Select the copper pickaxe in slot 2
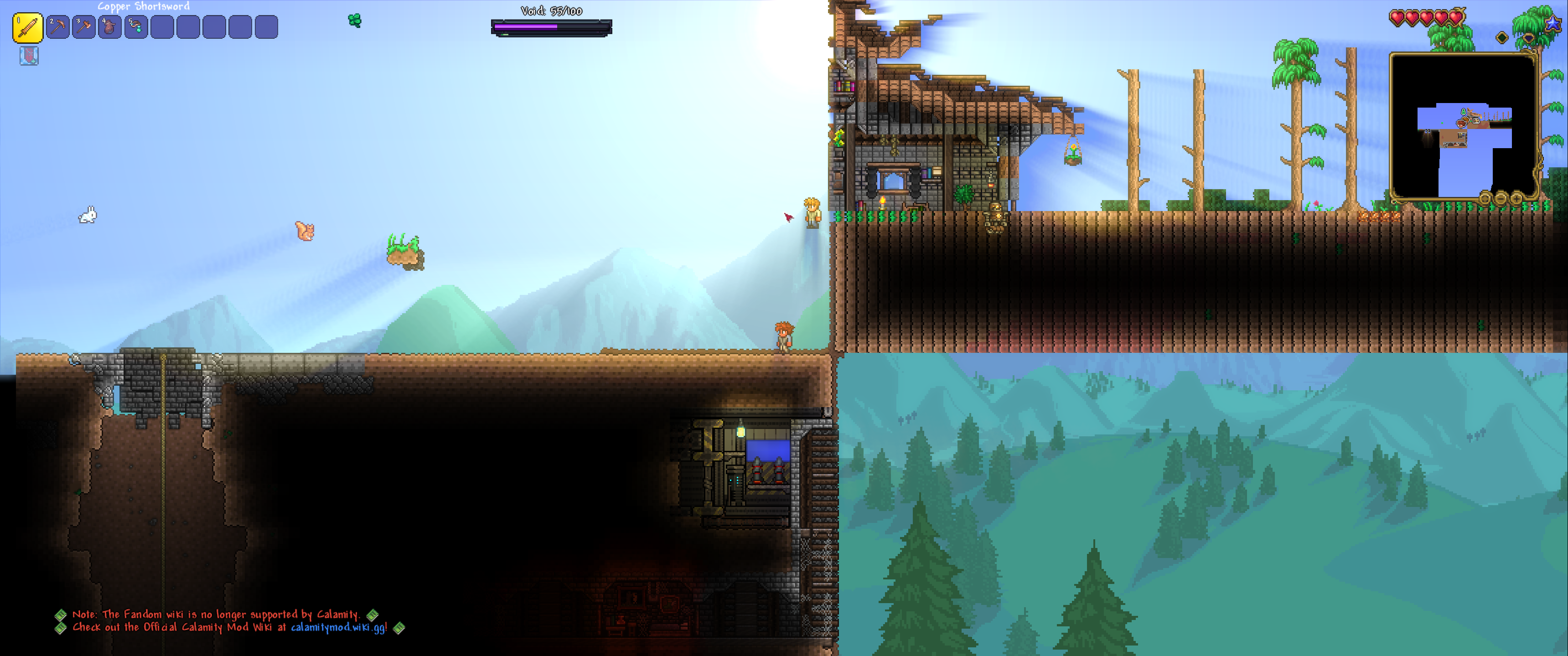 click(58, 27)
